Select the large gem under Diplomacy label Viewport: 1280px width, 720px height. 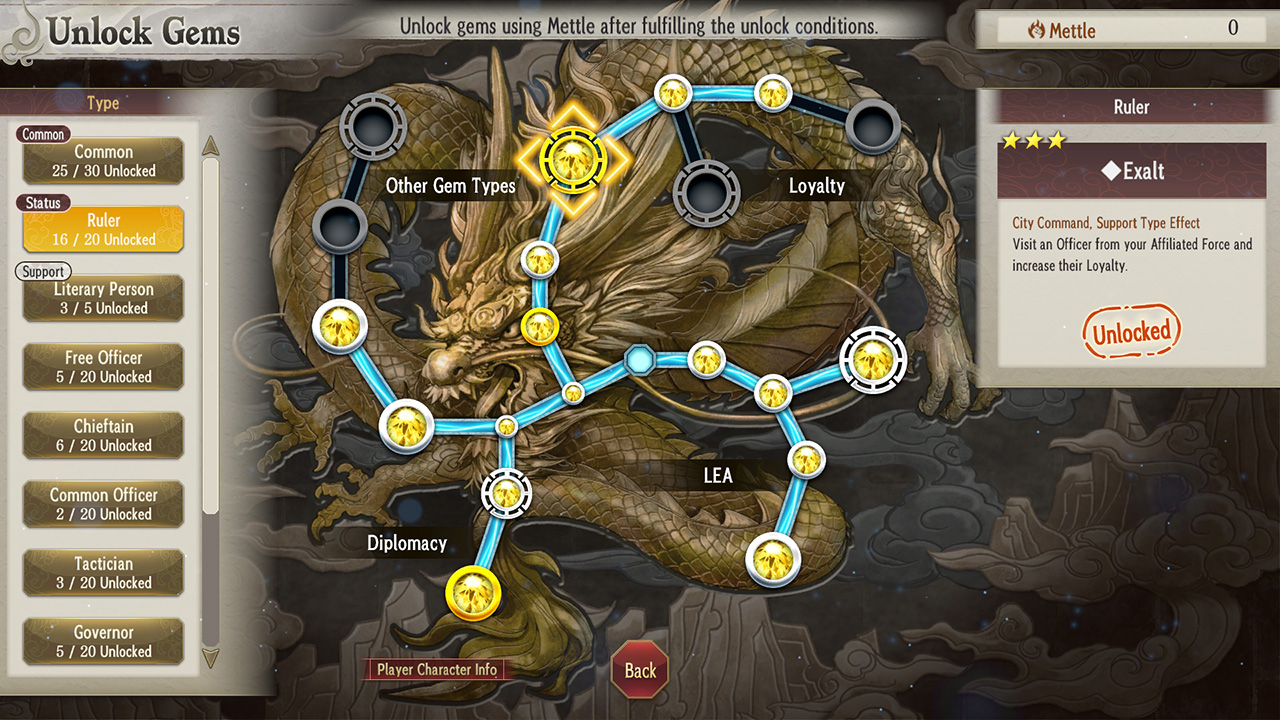pos(472,592)
